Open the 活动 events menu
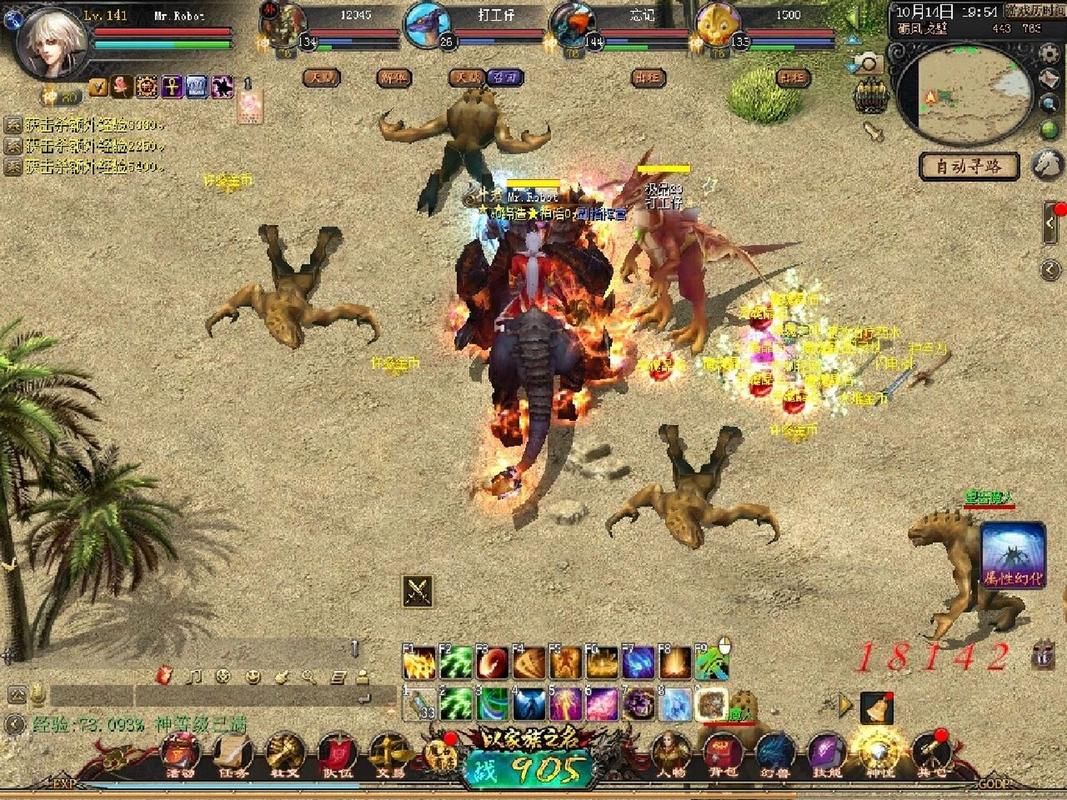 tap(182, 755)
